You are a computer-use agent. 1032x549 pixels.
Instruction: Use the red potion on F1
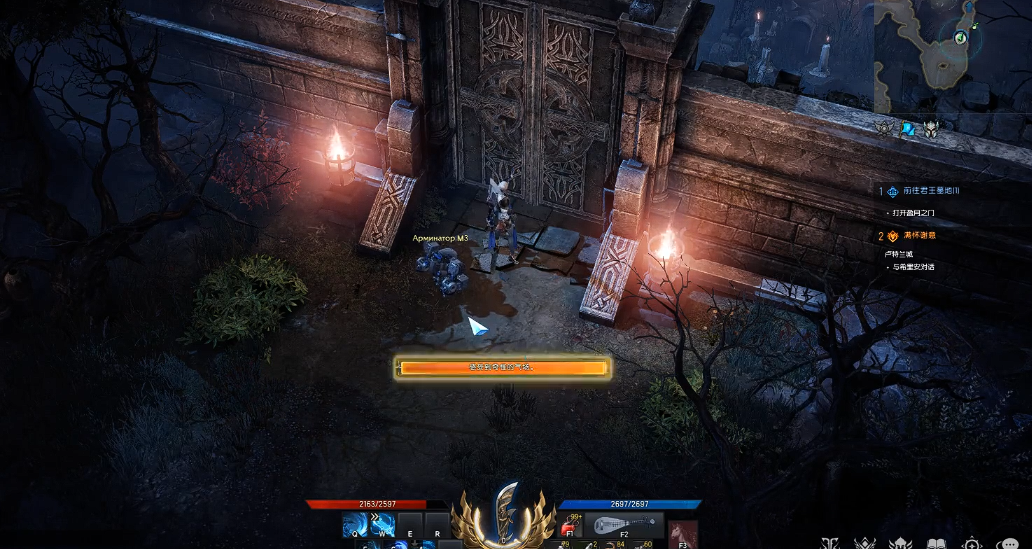pyautogui.click(x=569, y=525)
